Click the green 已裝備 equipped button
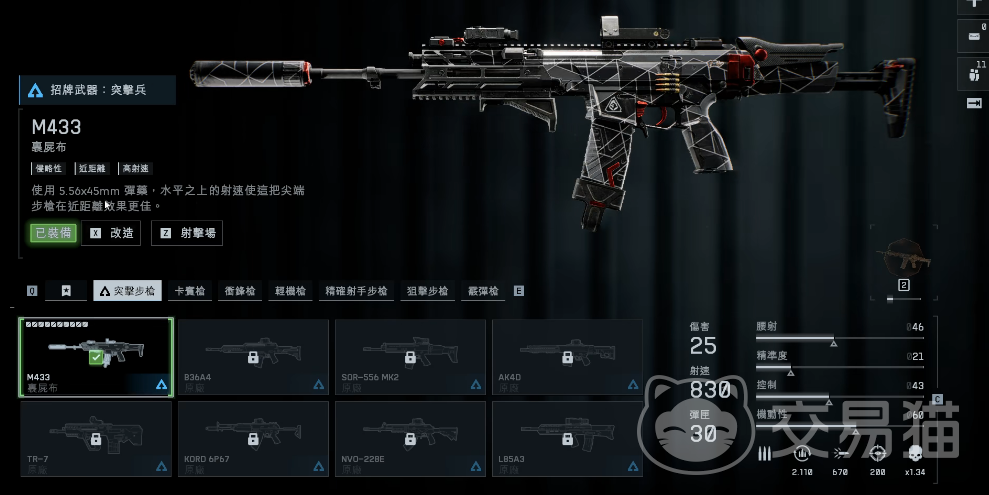The width and height of the screenshot is (989, 495). pos(52,233)
